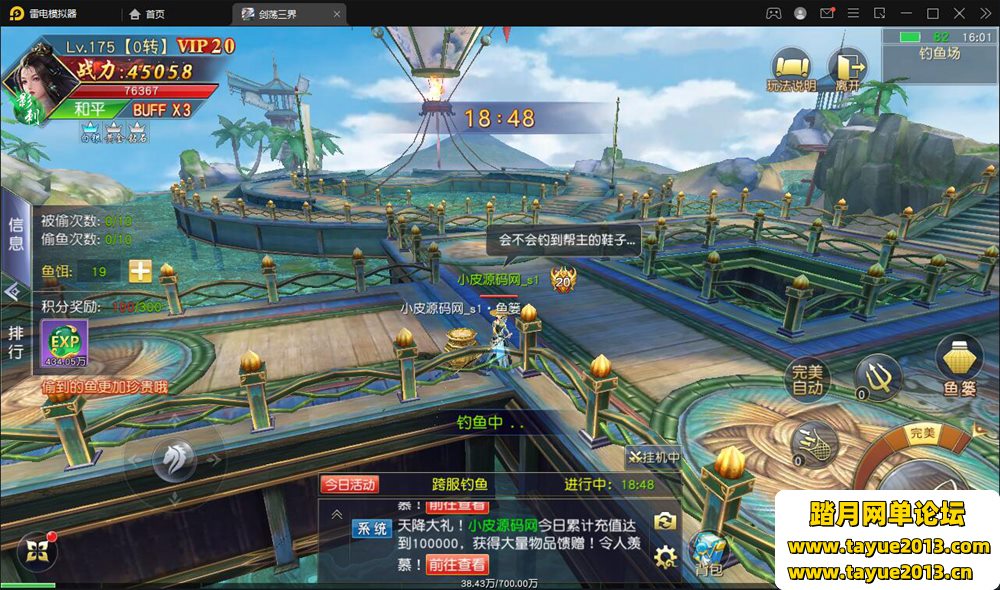Open the chat camera switch icon
The height and width of the screenshot is (590, 1000).
point(665,521)
